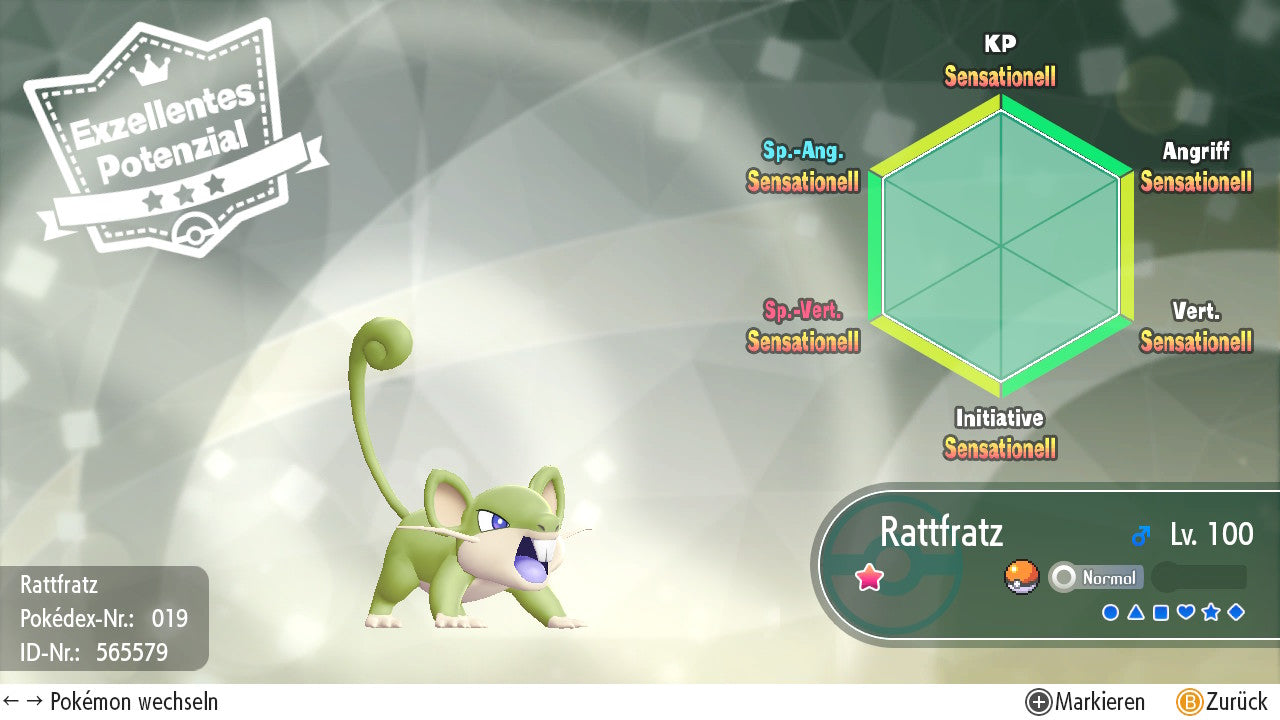Viewport: 1280px width, 720px height.
Task: Toggle the blue star marking
Action: (x=1211, y=612)
